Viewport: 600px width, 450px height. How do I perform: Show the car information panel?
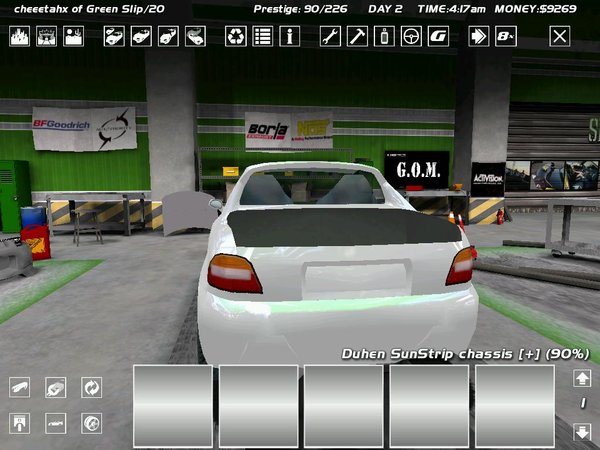[x=289, y=37]
